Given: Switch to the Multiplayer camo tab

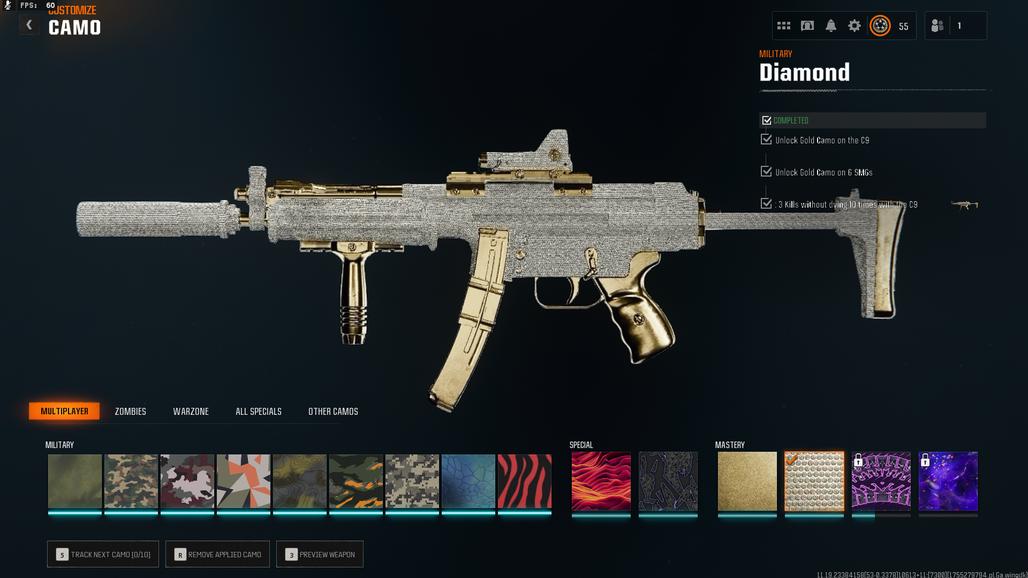Looking at the screenshot, I should coord(64,411).
